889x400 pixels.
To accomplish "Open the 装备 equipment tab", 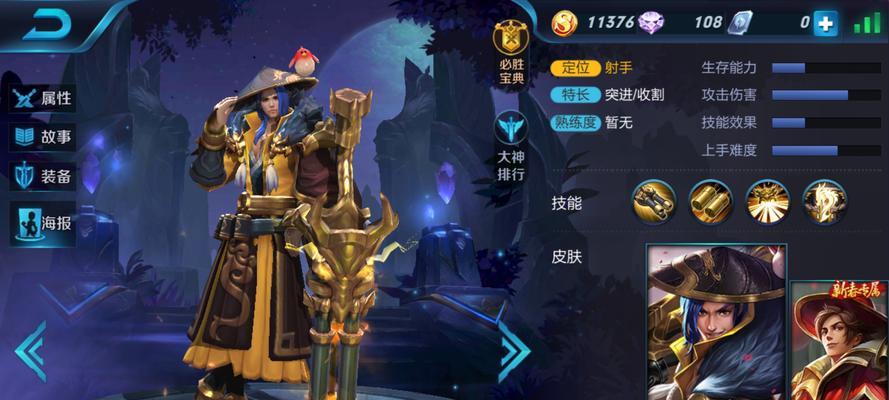I will click(x=43, y=177).
